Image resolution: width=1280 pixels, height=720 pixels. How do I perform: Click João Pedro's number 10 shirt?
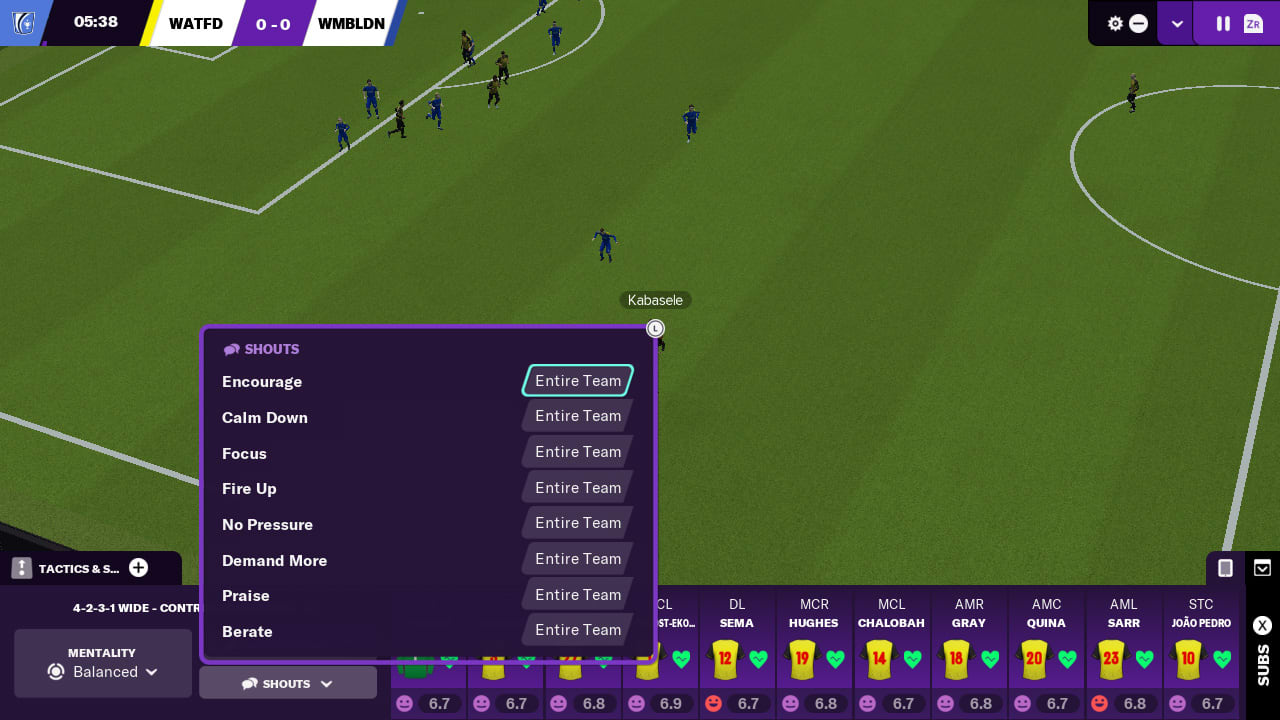[x=1188, y=659]
